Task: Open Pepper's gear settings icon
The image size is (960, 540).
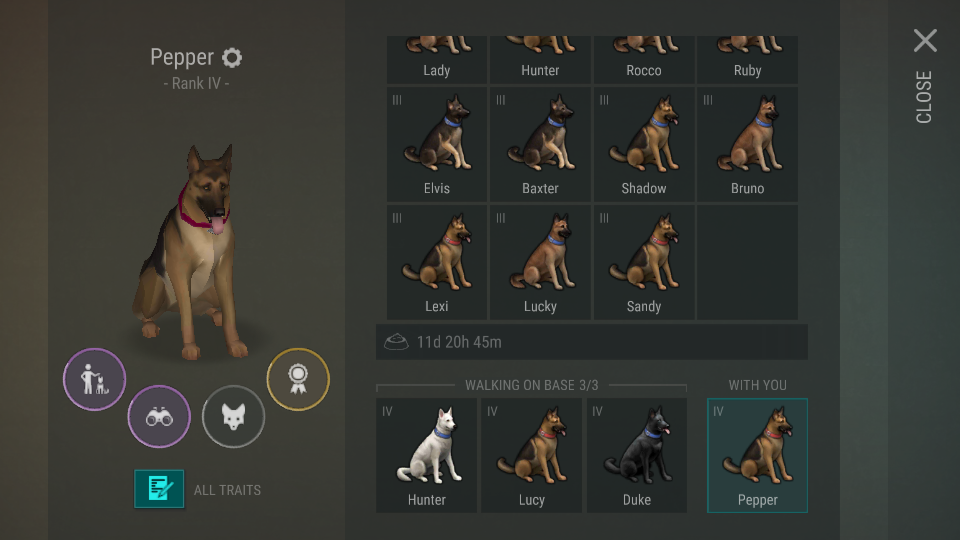Action: pos(232,57)
